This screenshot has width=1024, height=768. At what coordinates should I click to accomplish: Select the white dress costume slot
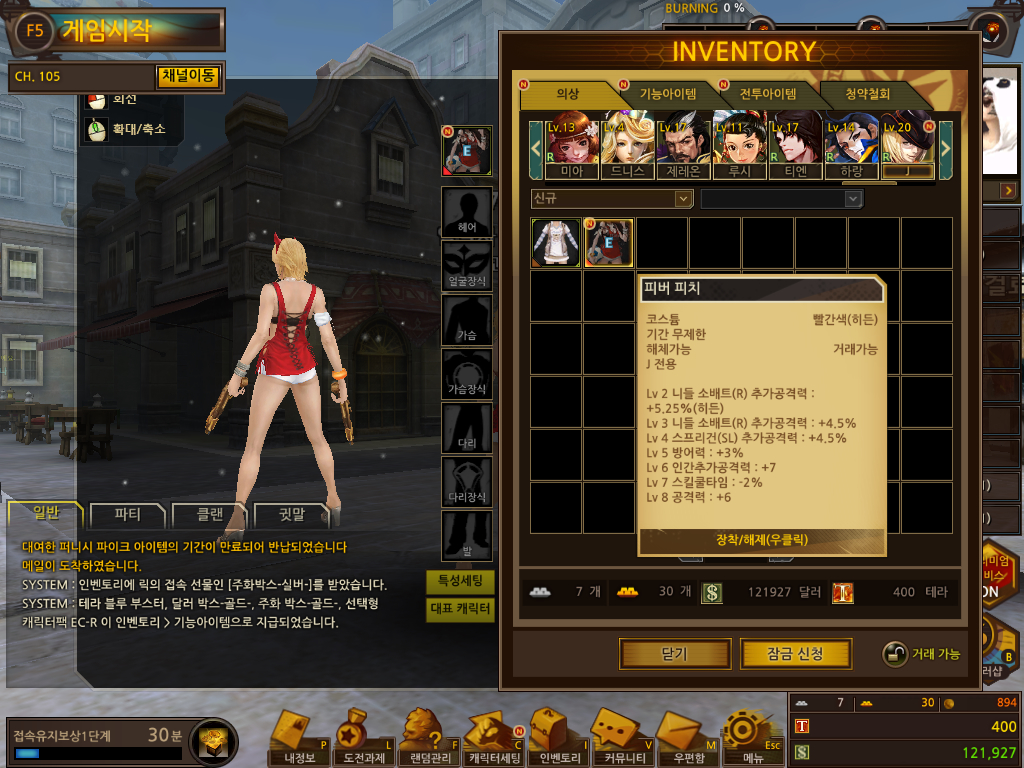click(556, 243)
